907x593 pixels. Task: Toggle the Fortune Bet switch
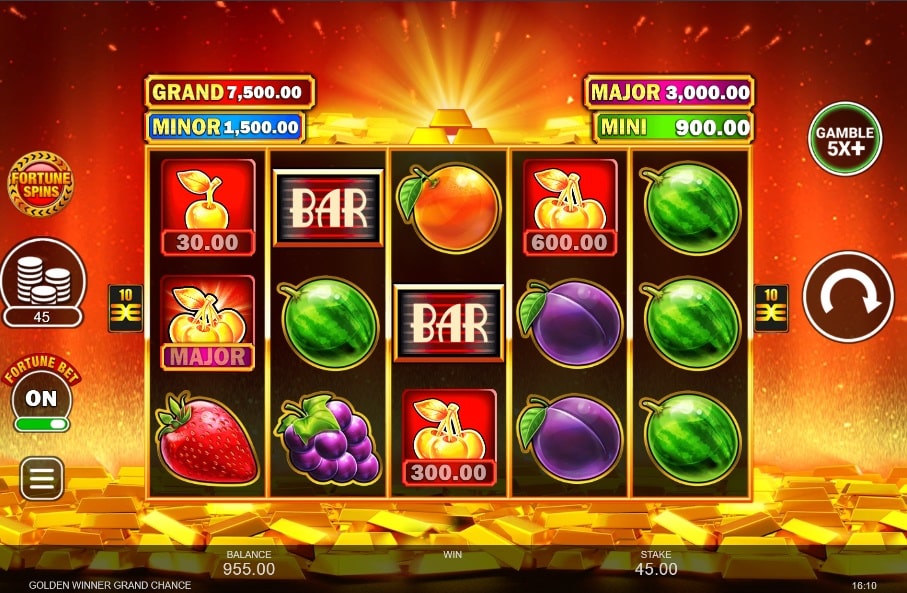(x=42, y=423)
